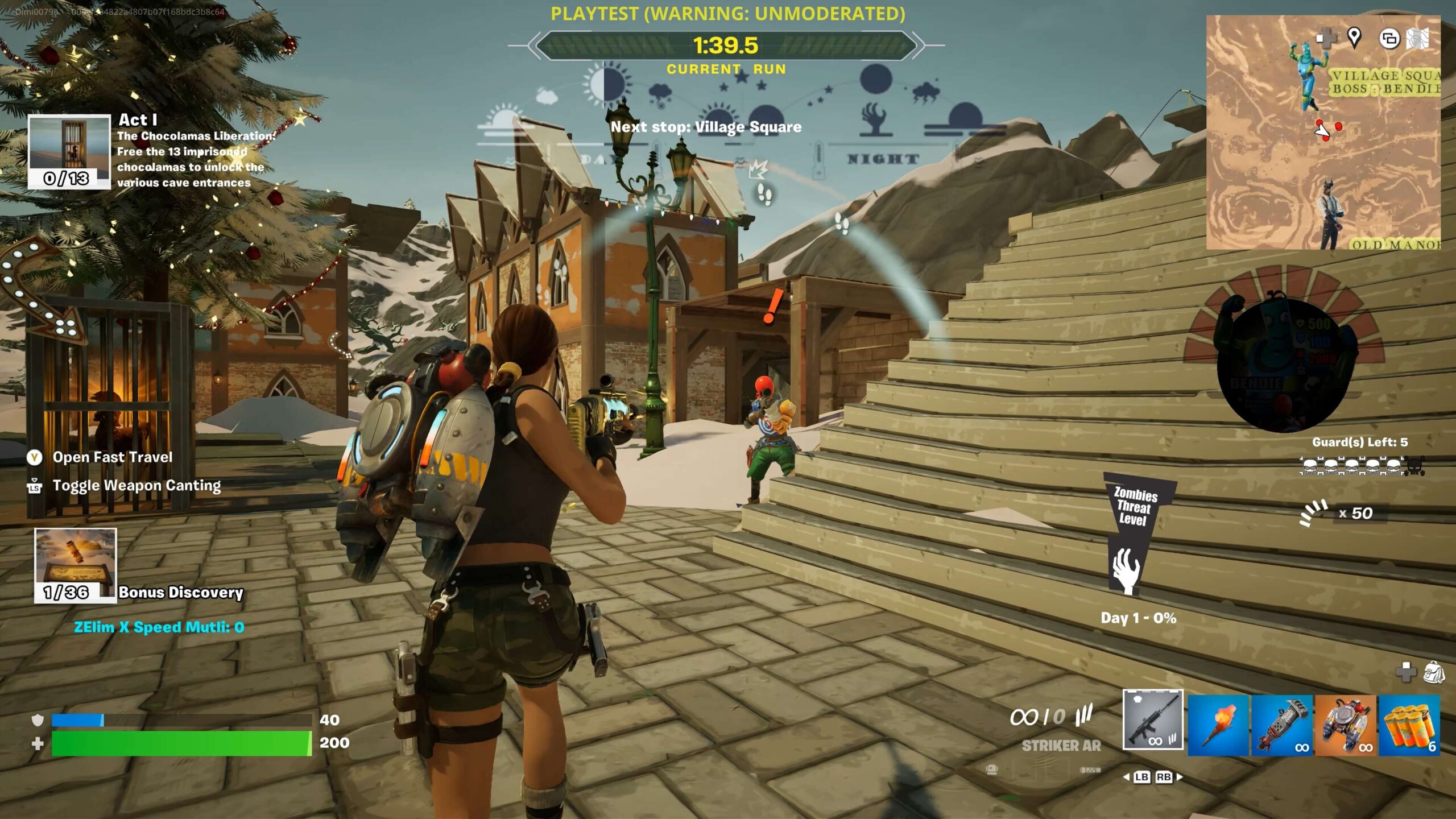Select the hammer weapon hotbar slot
This screenshot has height=819, width=1456.
pos(1282,725)
